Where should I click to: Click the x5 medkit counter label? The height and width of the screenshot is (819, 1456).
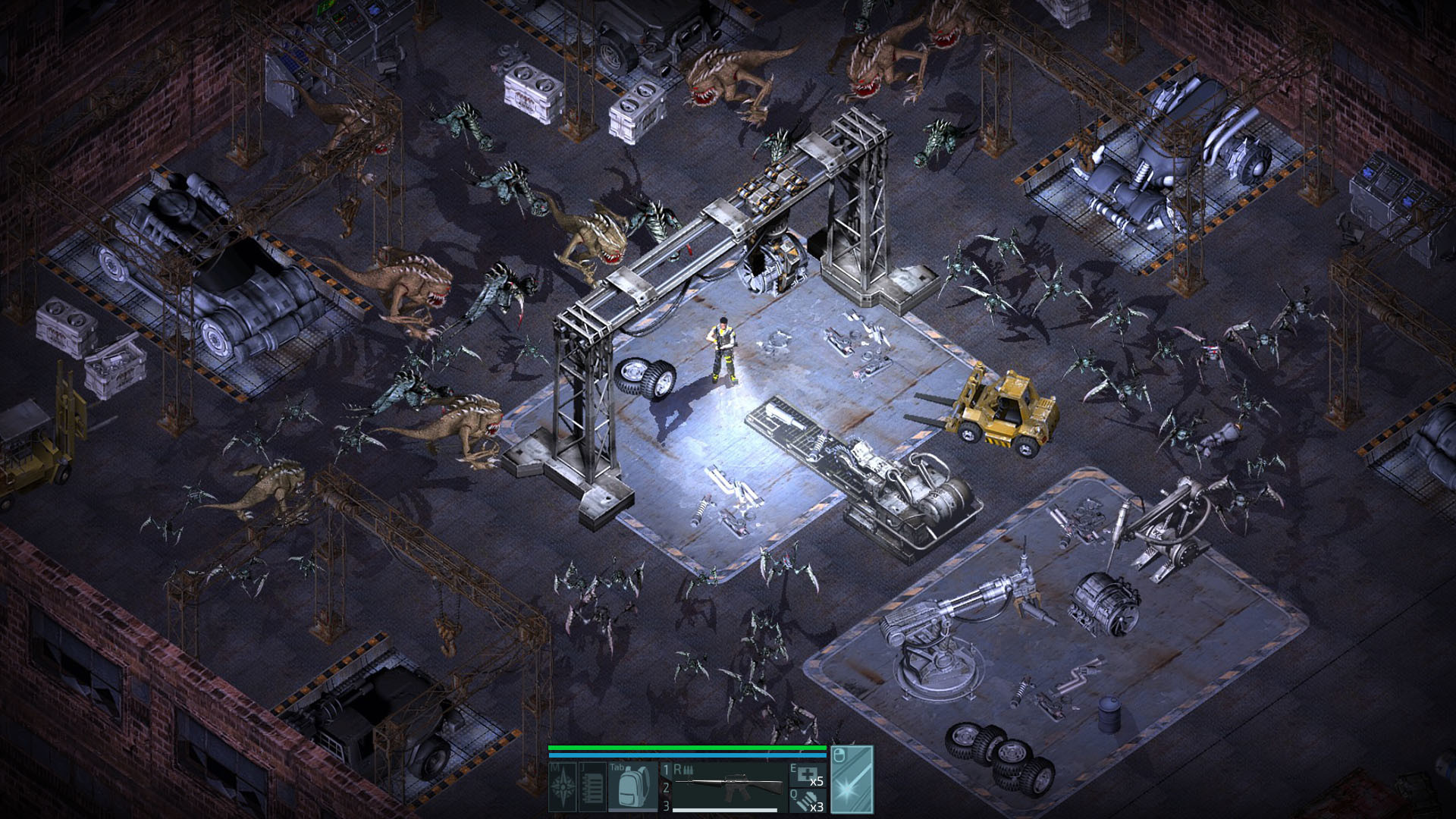[818, 781]
